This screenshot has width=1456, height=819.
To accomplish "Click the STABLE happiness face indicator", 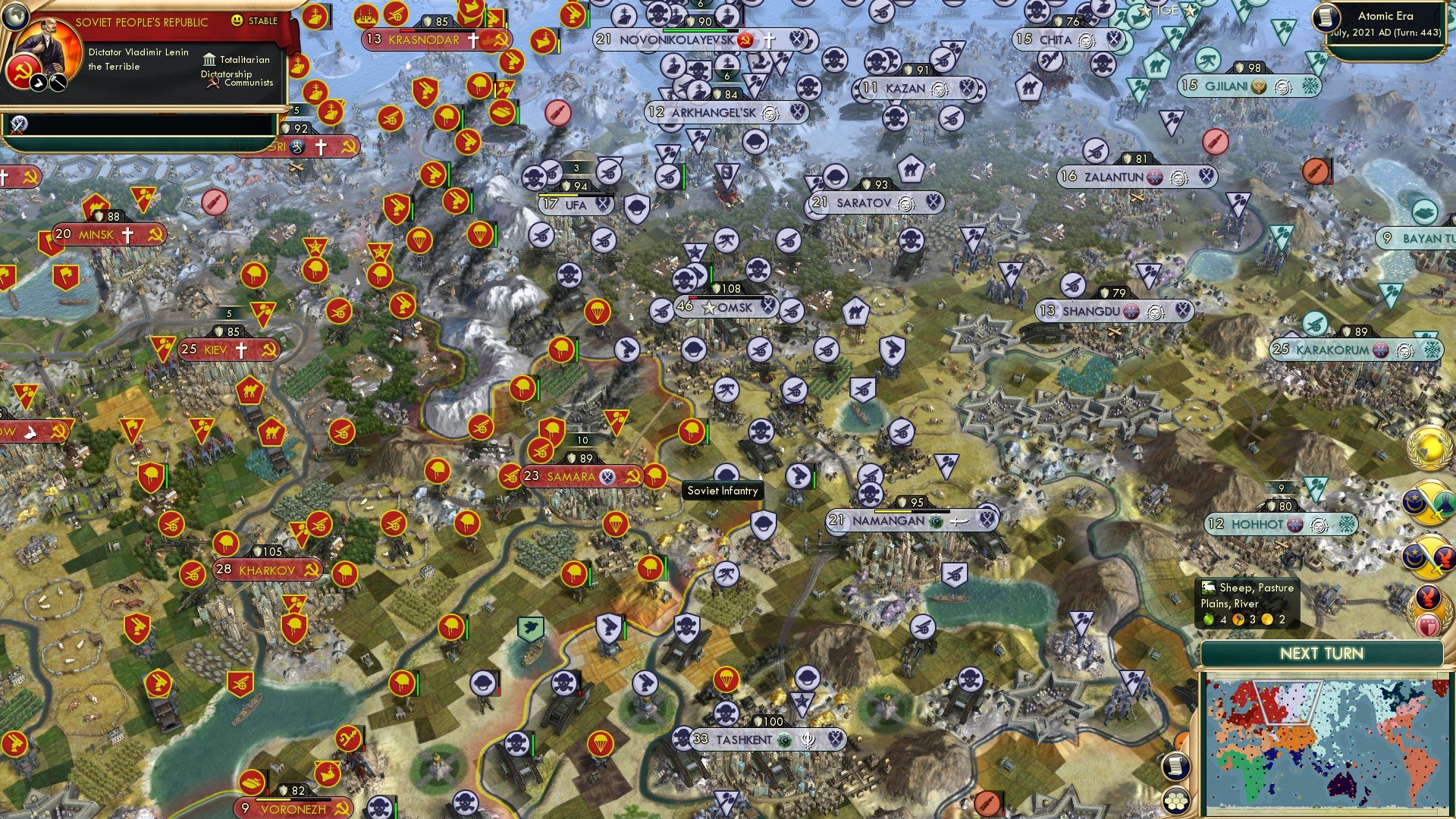I will tap(237, 22).
